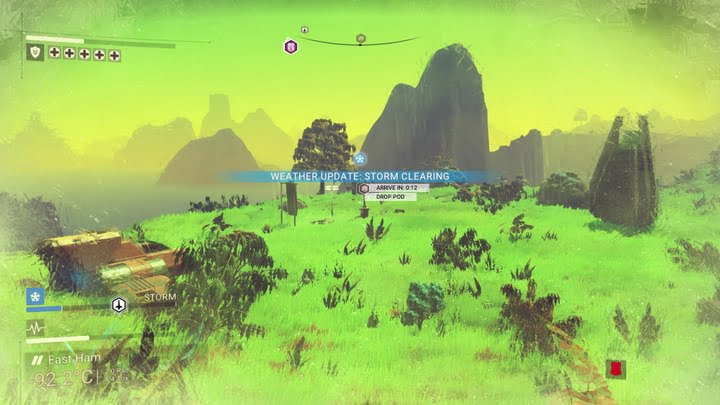The height and width of the screenshot is (405, 720).
Task: Click the weather update storm clearing banner
Action: coord(360,176)
